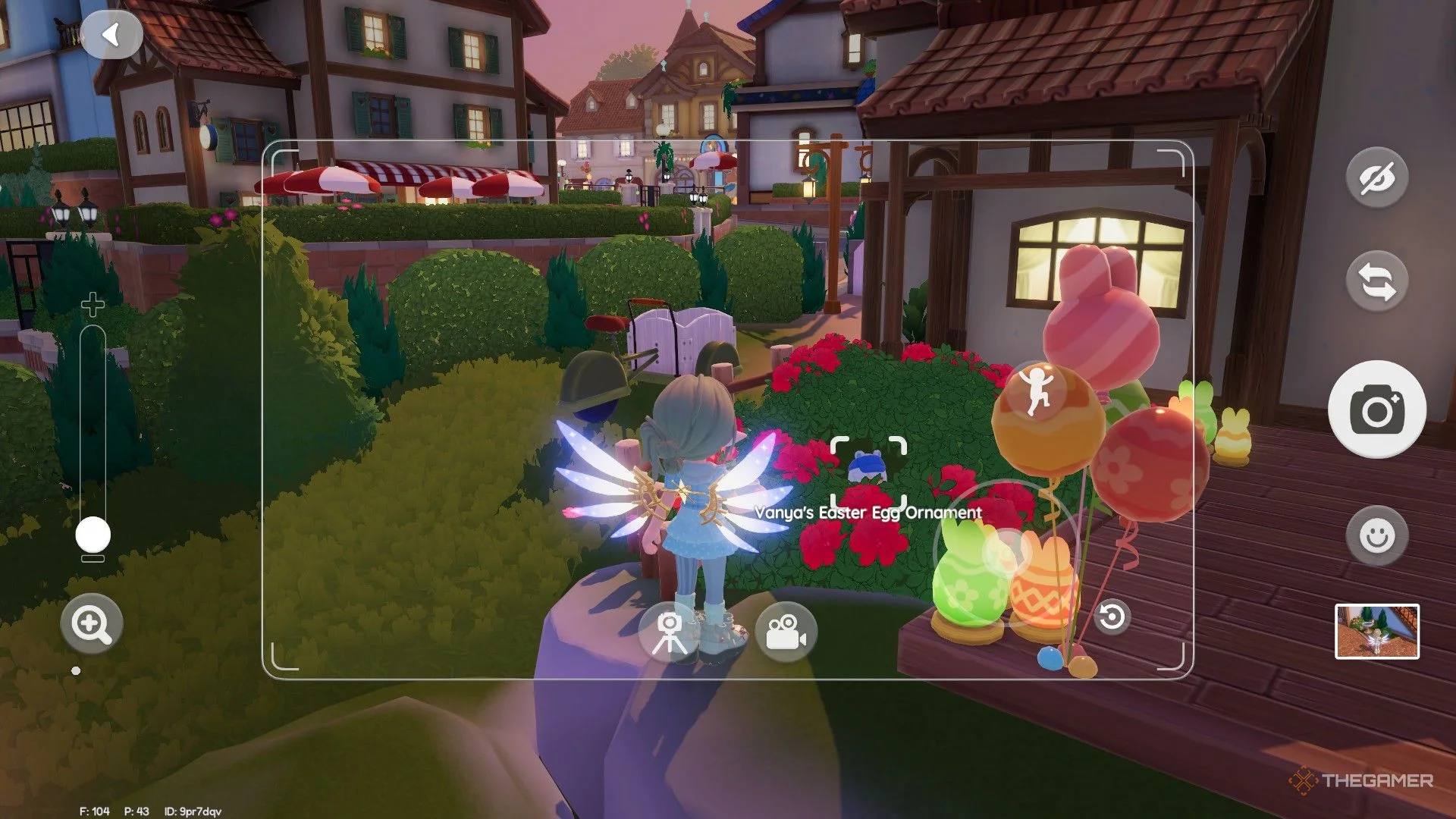Click the small indicator dot below the magnifier
The image size is (1456, 819).
(75, 670)
